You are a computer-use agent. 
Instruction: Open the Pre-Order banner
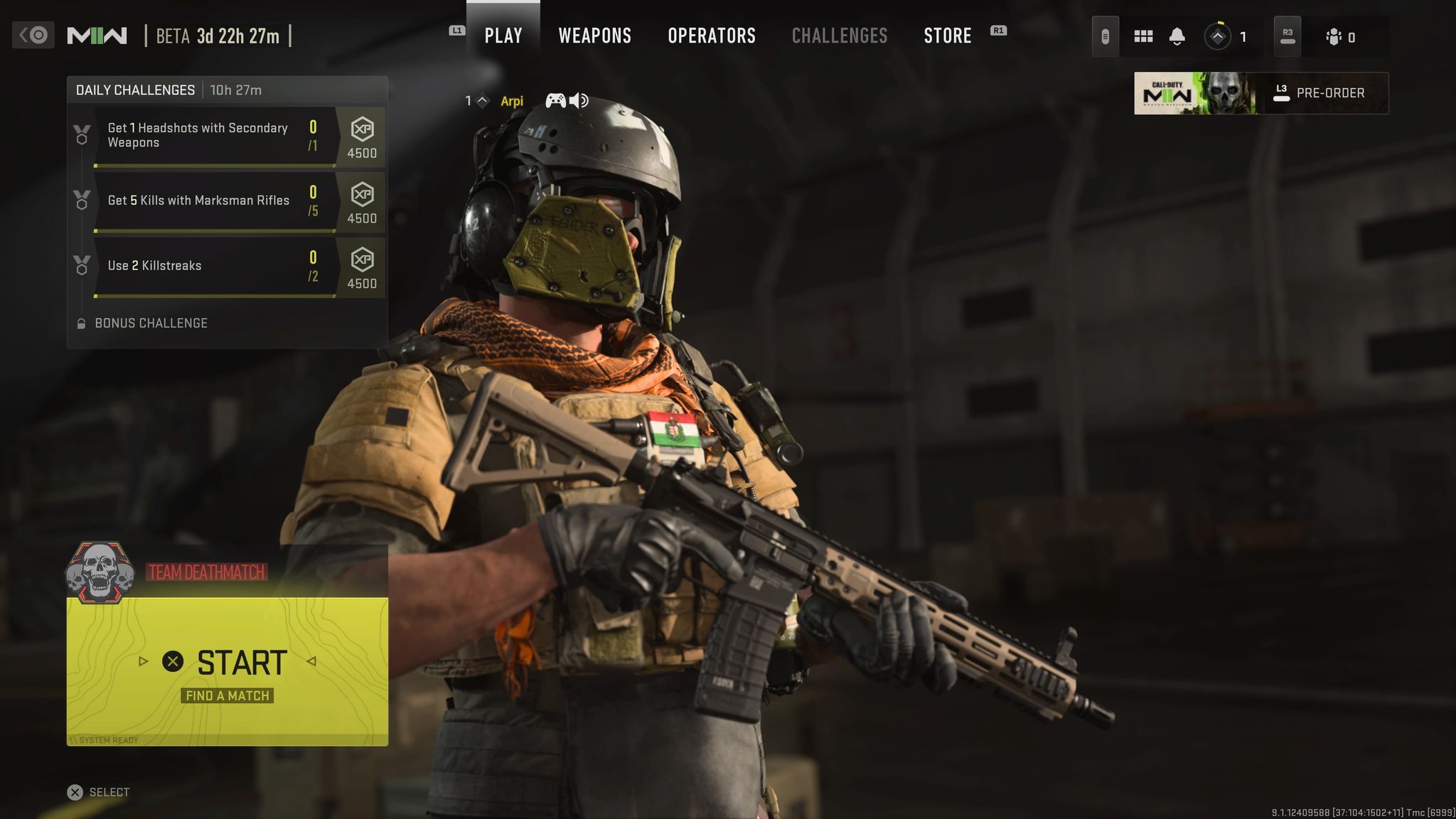coord(1260,93)
